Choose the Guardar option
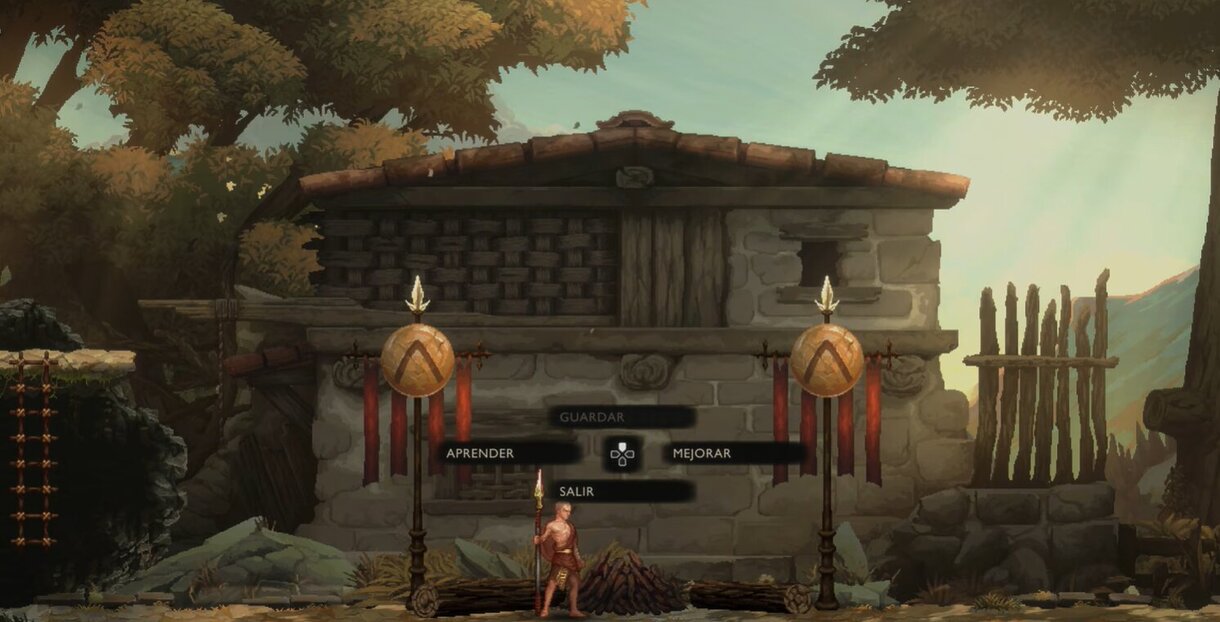The image size is (1220, 622). [621, 417]
